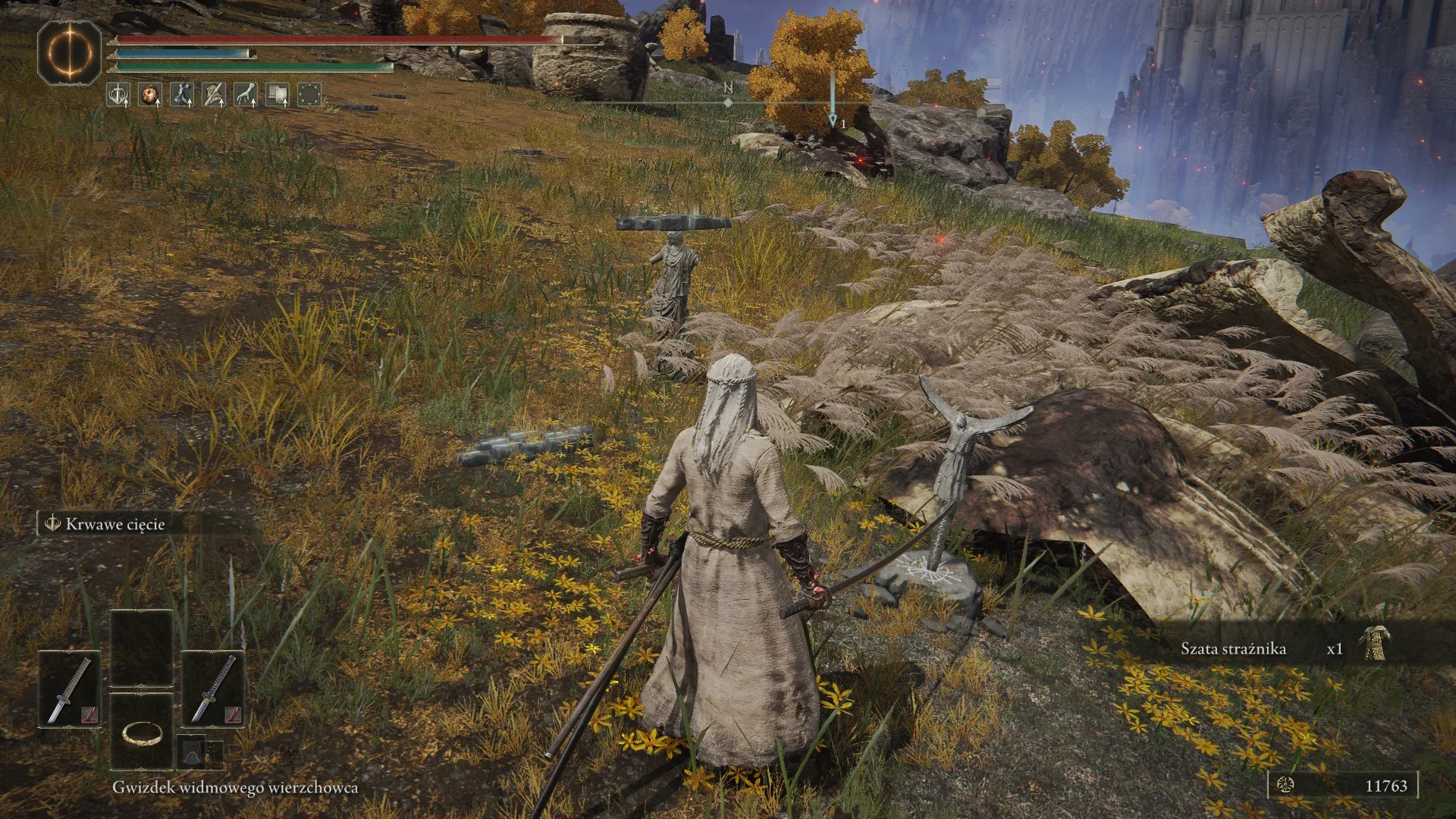Click the glowing Elden Ring emblem
The height and width of the screenshot is (819, 1456).
(x=70, y=52)
